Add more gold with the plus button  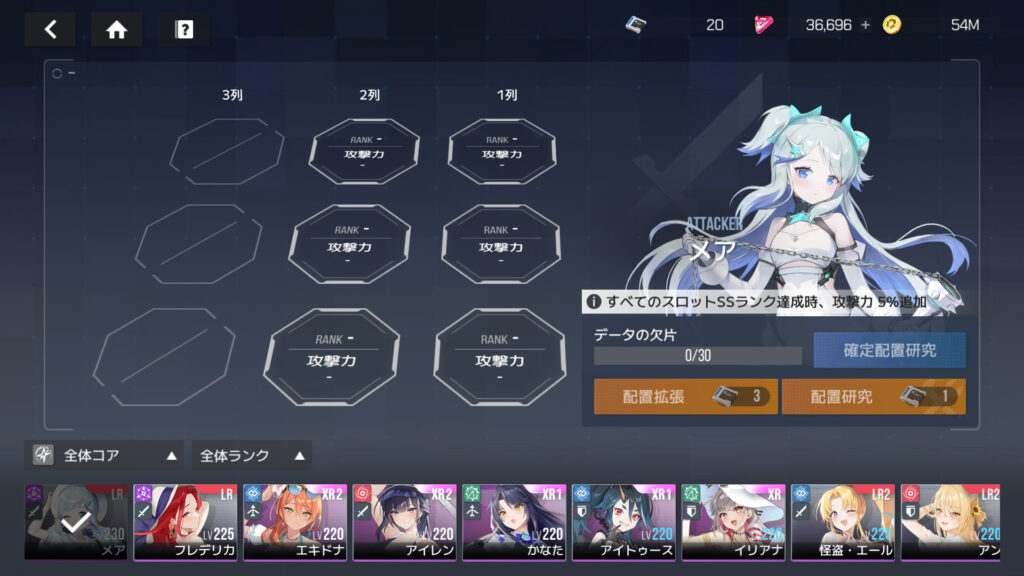pos(866,25)
